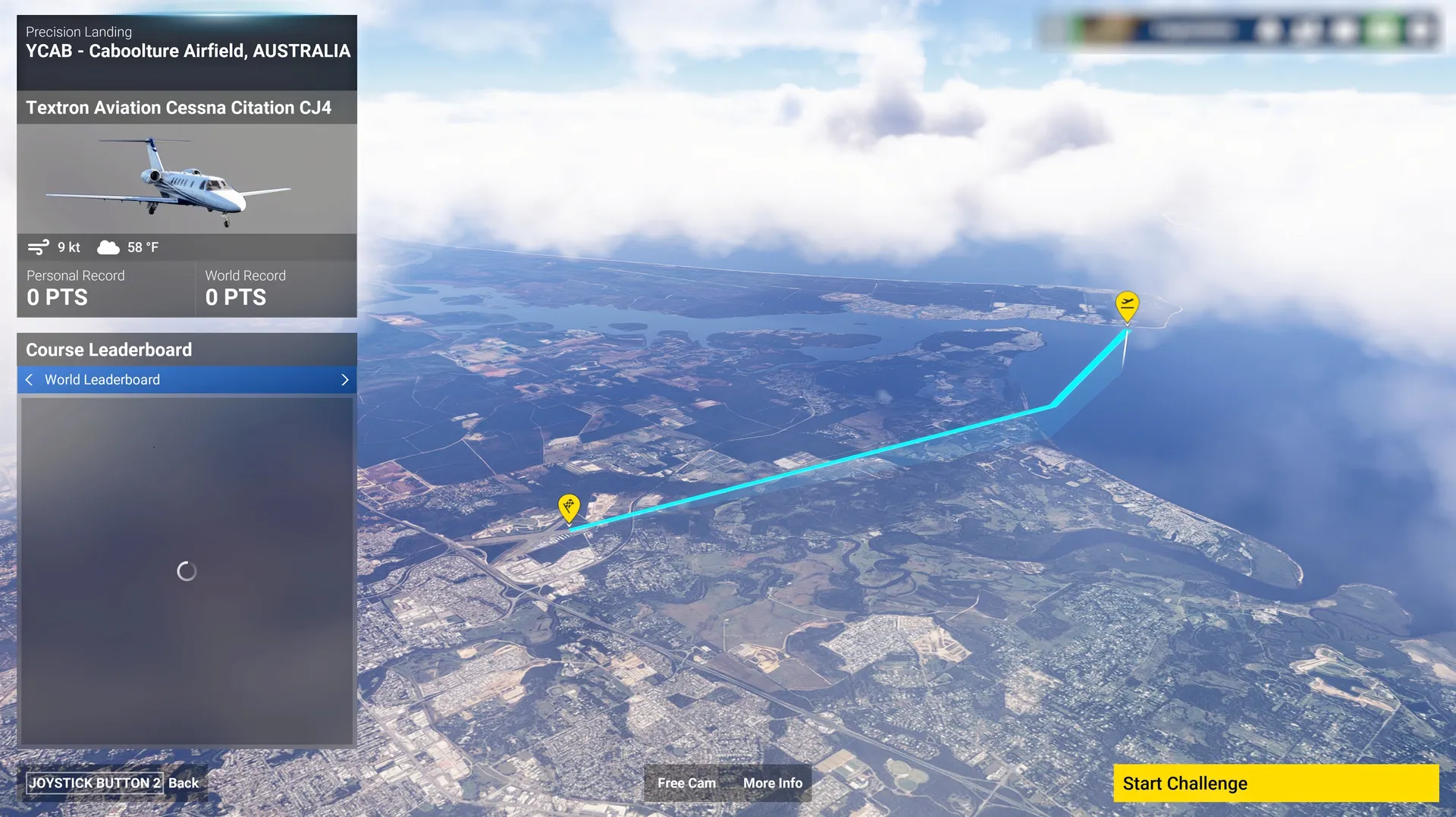Select the departure airport map pin
Viewport: 1456px width, 817px height.
pos(1127,305)
